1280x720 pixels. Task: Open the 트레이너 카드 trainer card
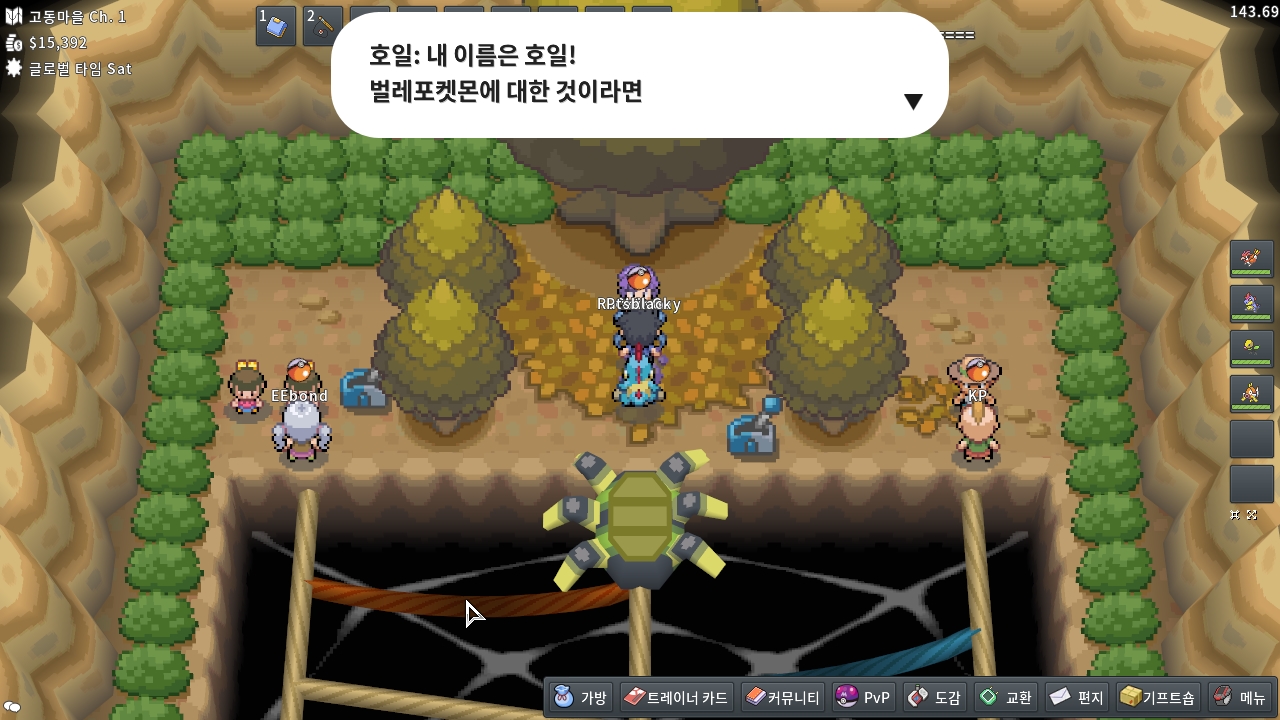coord(676,697)
